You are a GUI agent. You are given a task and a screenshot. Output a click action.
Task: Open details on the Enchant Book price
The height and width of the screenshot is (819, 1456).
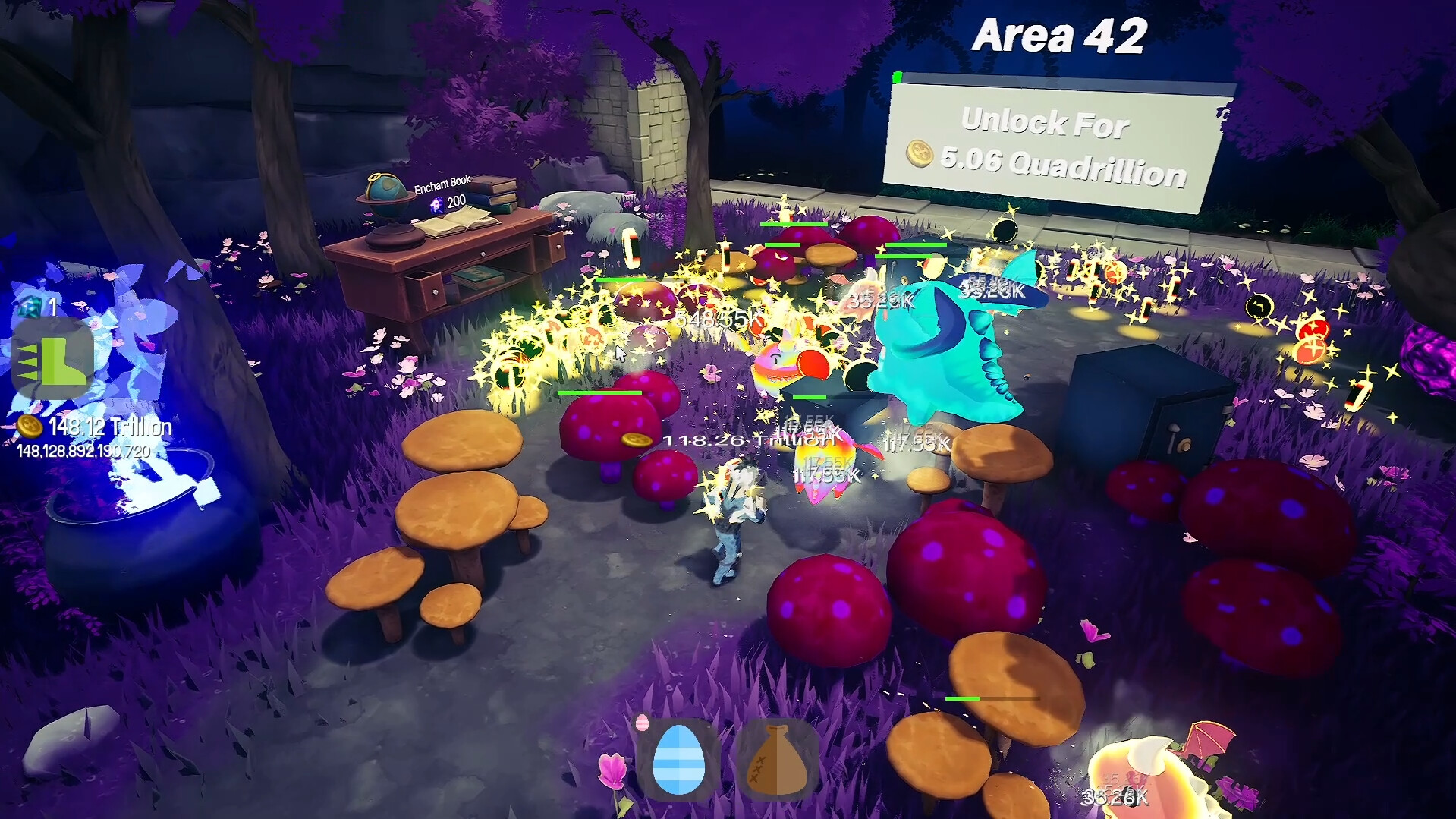click(x=456, y=201)
